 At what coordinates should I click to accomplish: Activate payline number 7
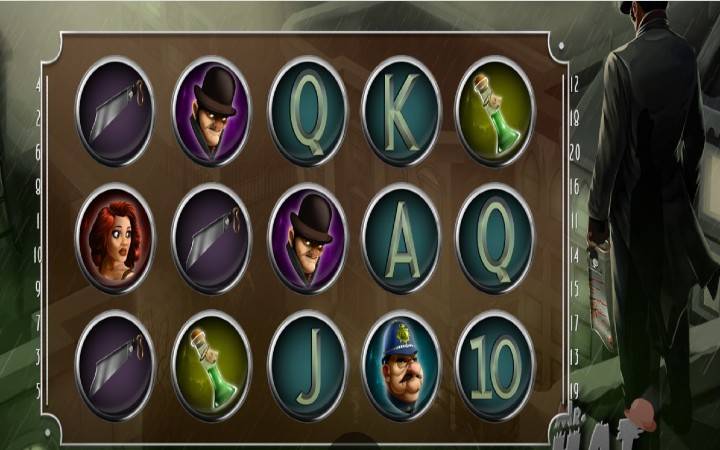tap(38, 322)
